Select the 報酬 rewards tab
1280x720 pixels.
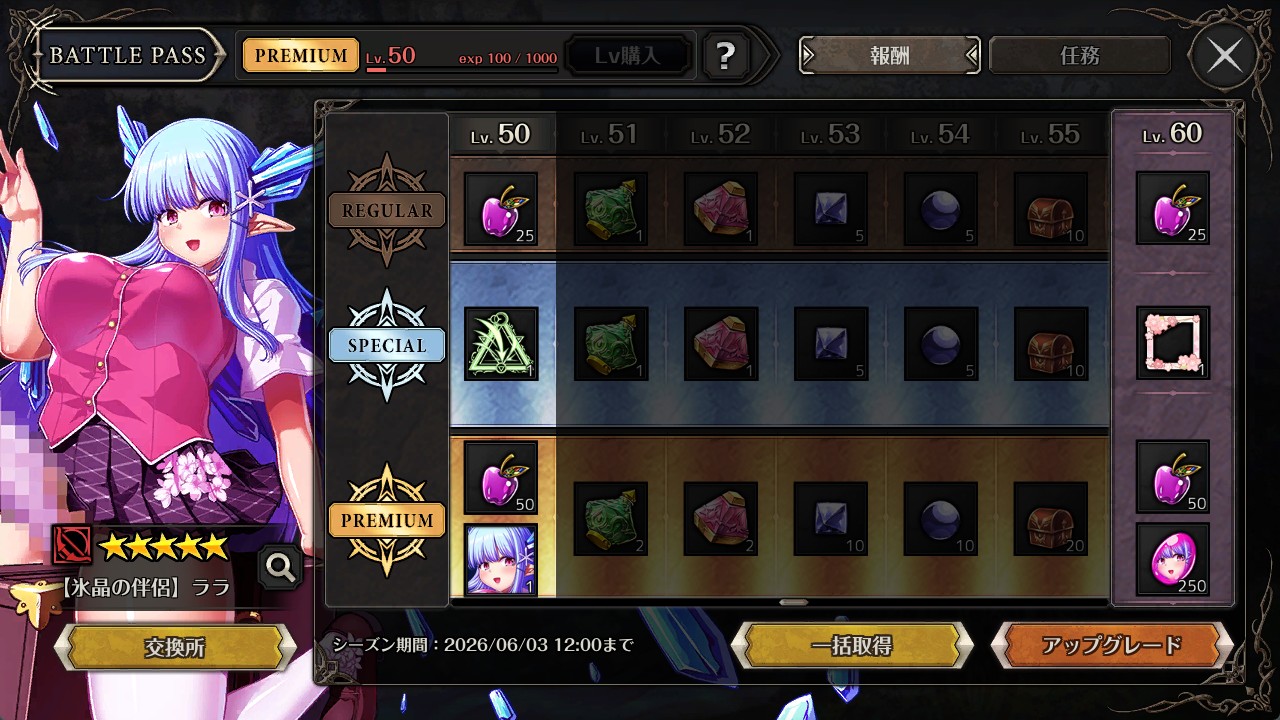(x=889, y=56)
